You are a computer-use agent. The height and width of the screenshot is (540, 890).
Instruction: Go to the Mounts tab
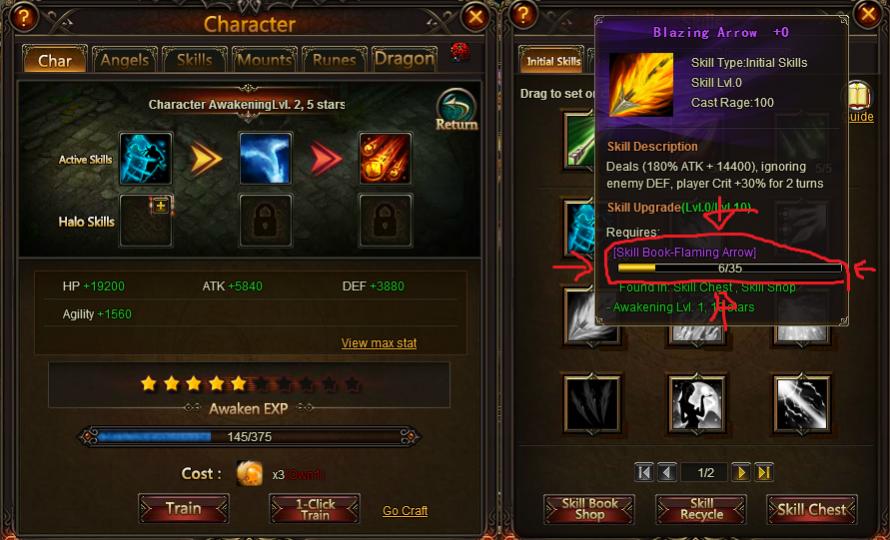264,60
